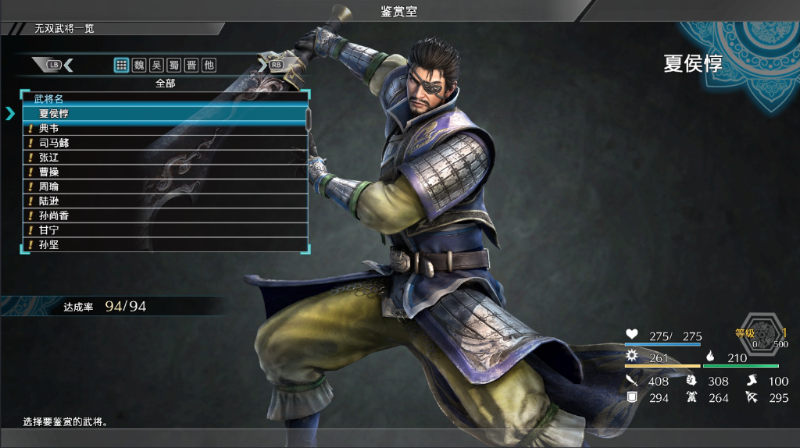Select 曹操 from the list
The image size is (800, 448).
tap(165, 172)
